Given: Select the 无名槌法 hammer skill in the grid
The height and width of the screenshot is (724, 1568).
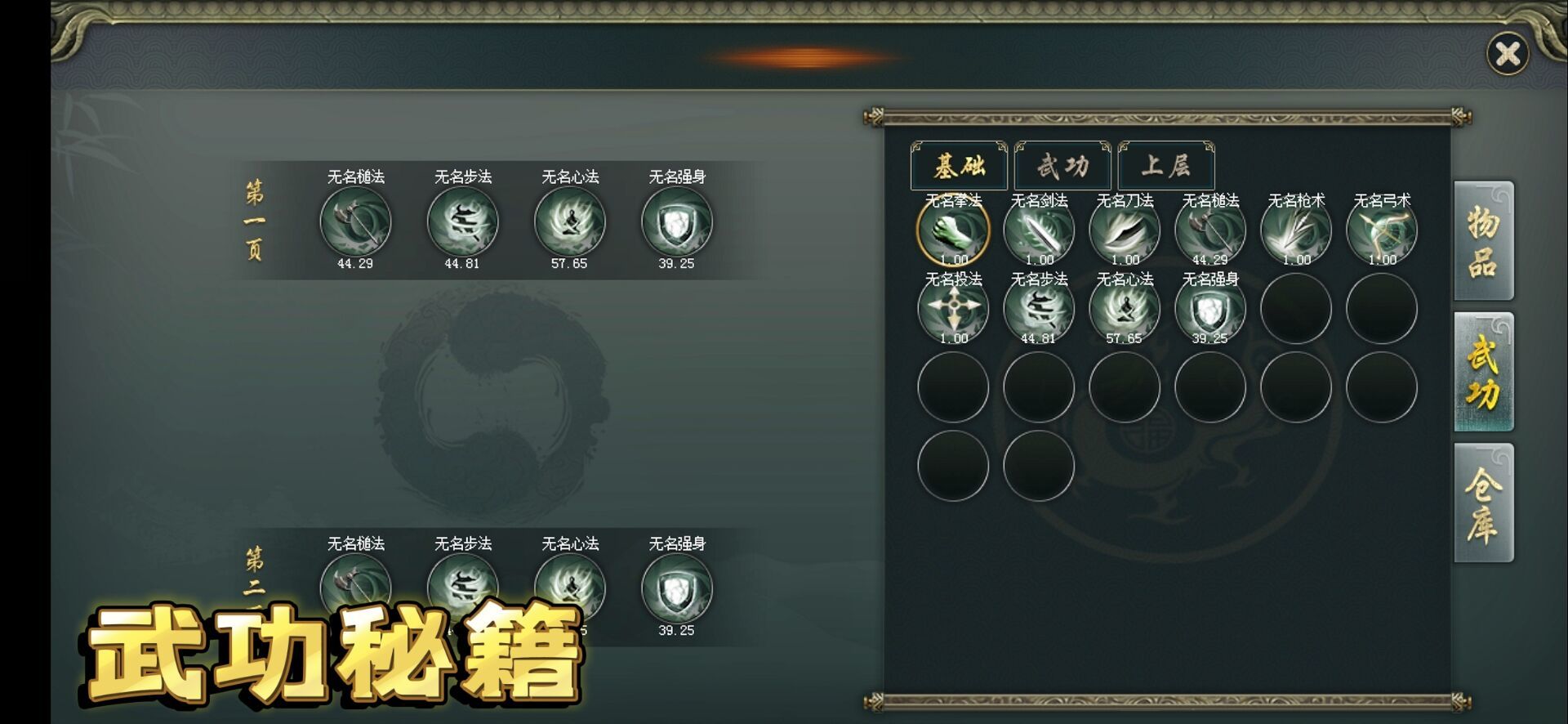Looking at the screenshot, I should (1212, 231).
